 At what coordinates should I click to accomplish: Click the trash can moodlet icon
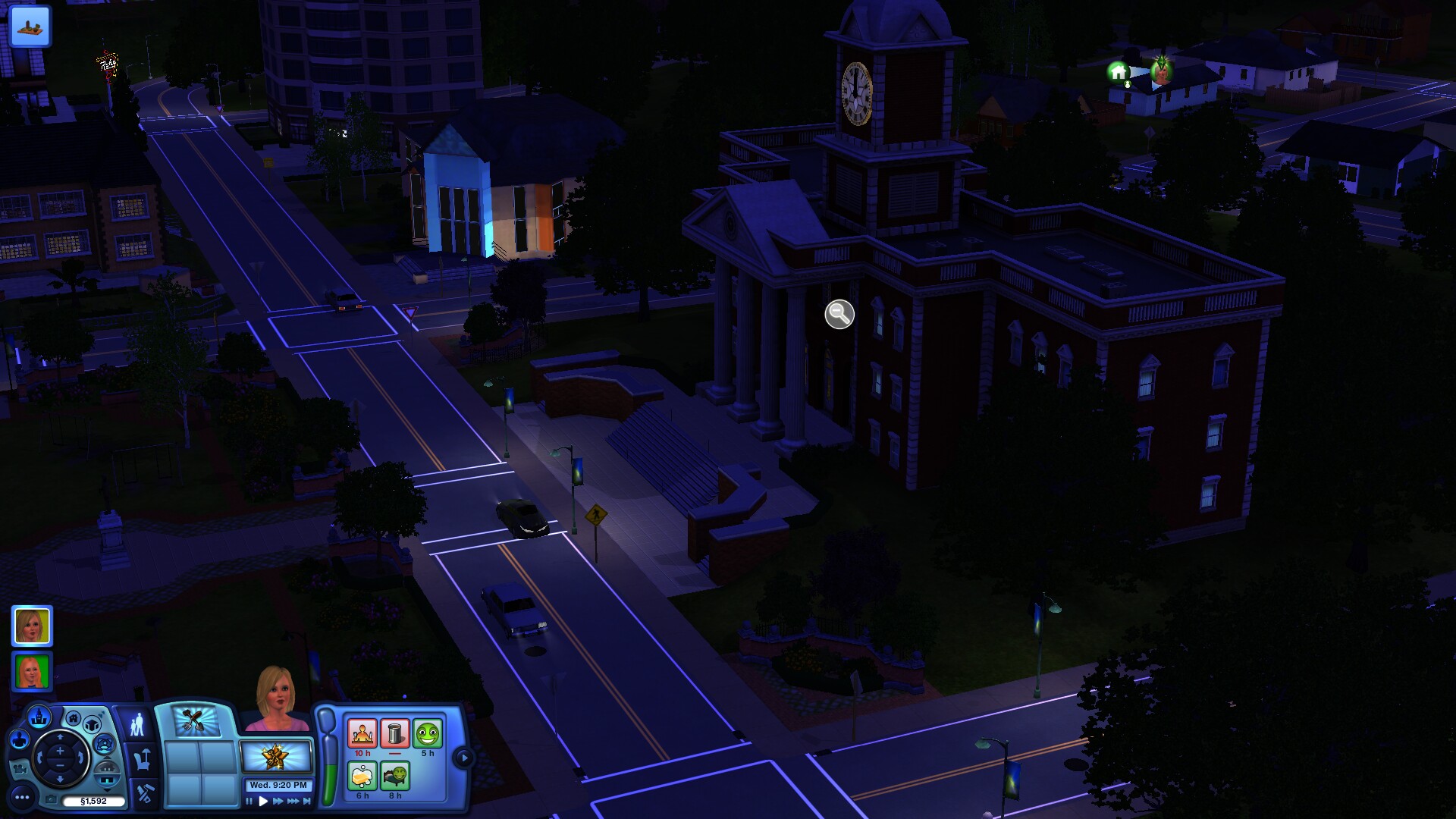[394, 733]
